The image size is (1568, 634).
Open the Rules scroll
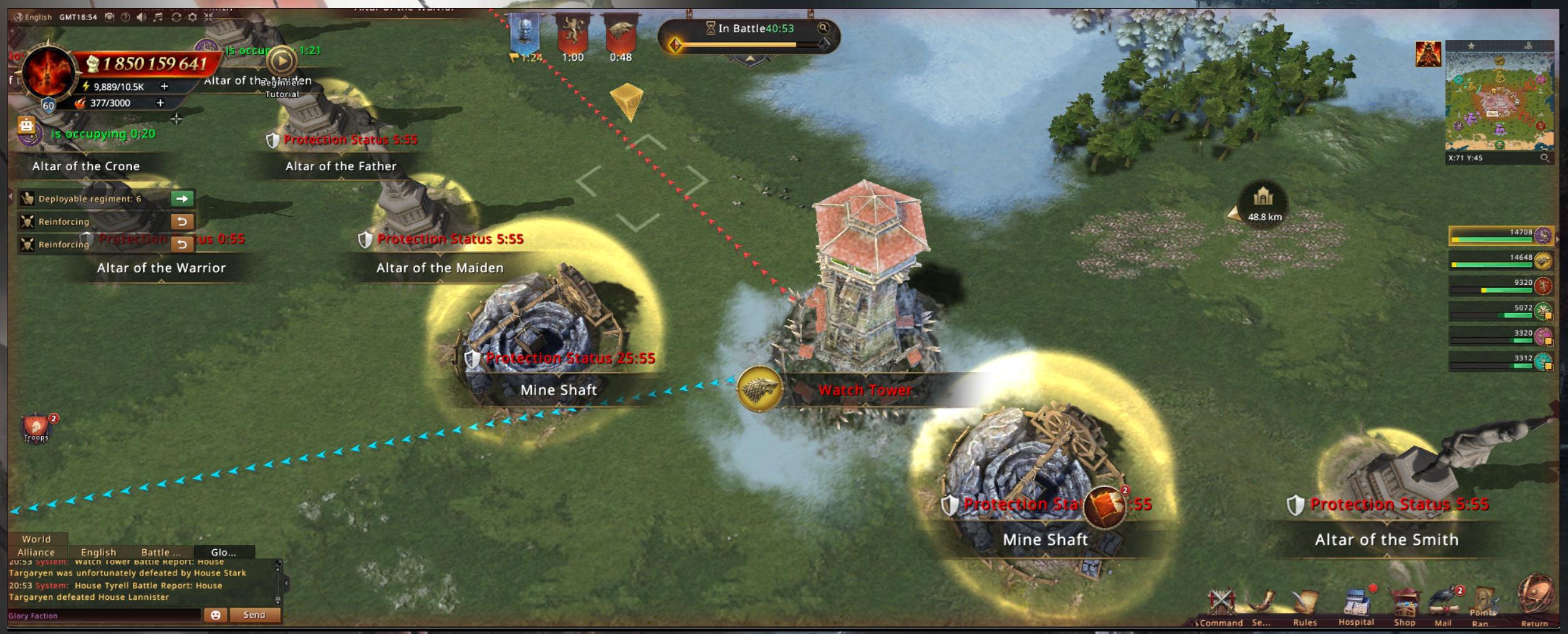(1305, 603)
